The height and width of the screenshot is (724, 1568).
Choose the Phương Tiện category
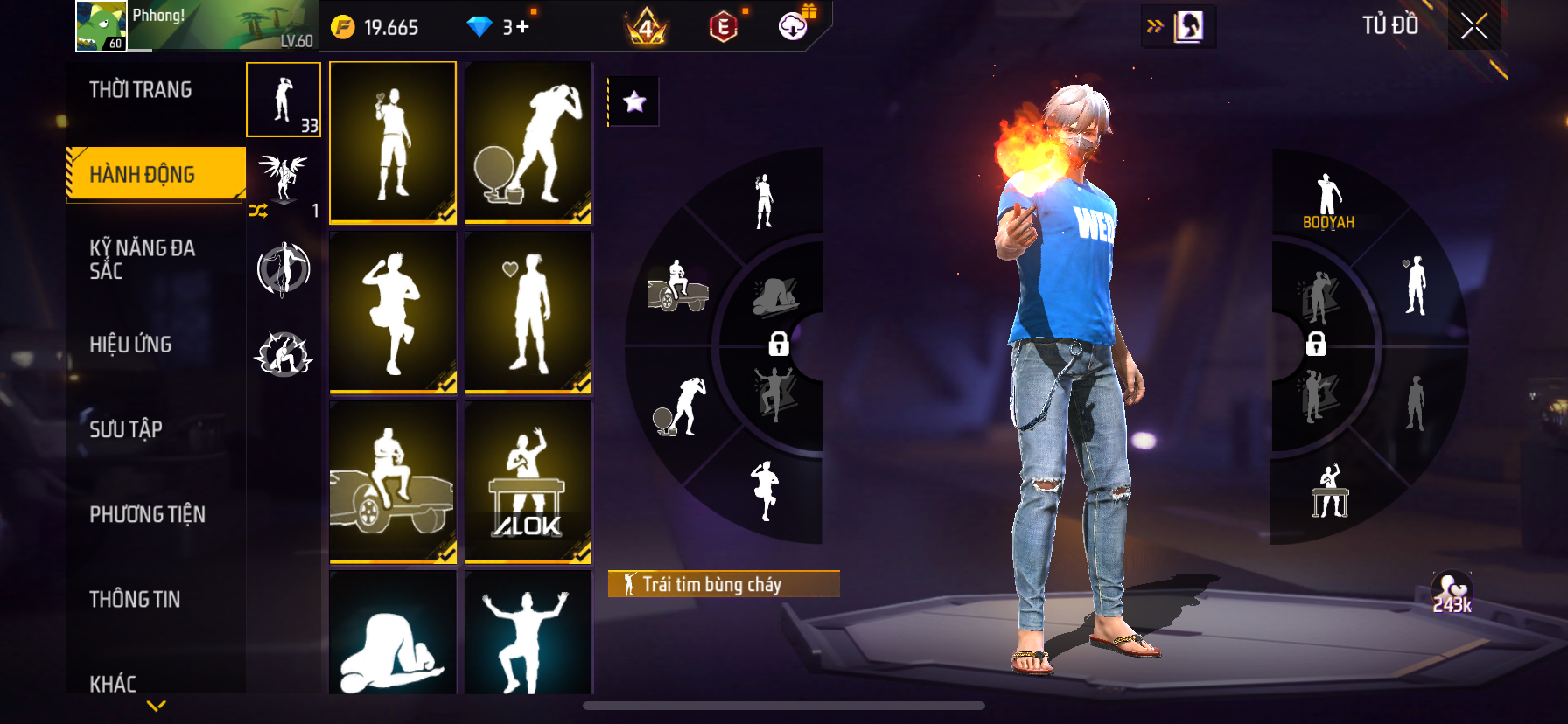click(147, 514)
